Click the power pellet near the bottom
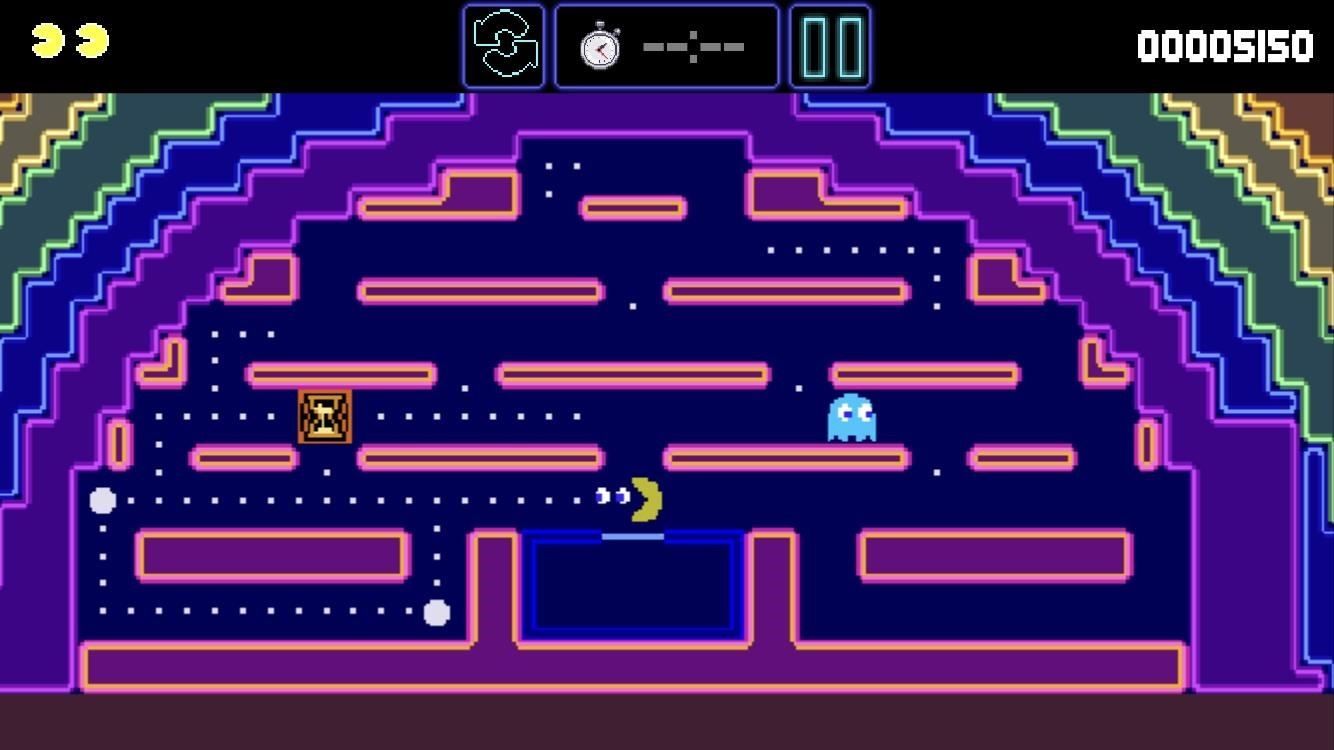 (x=435, y=613)
